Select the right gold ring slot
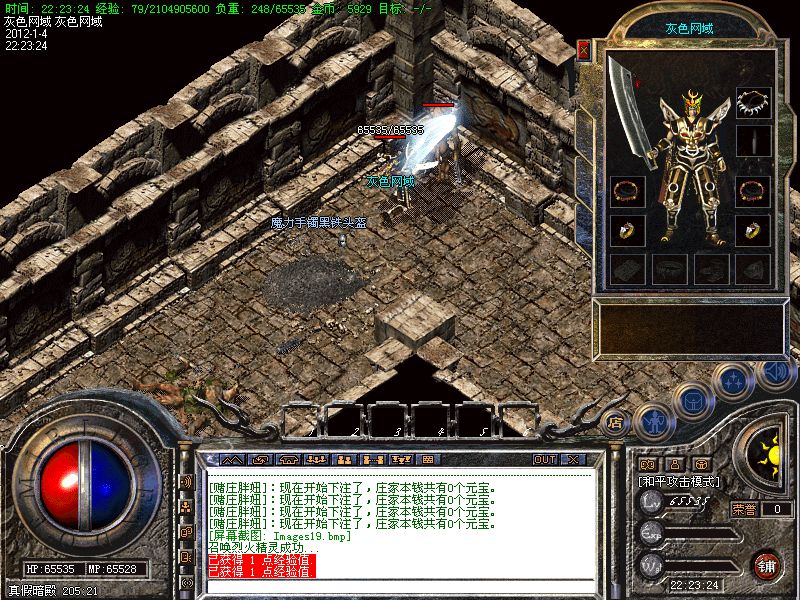 pyautogui.click(x=753, y=231)
